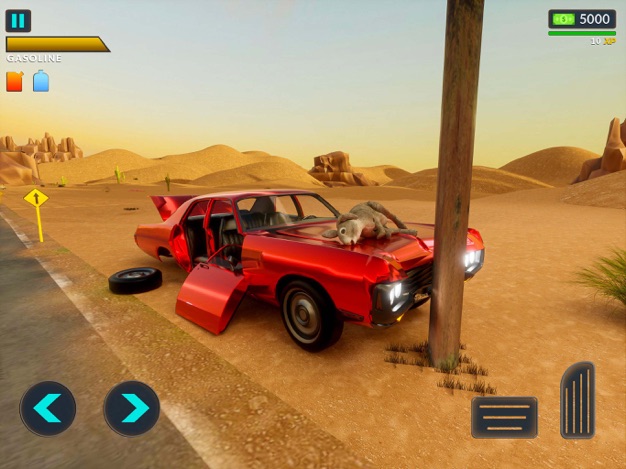Select the orange gasoline can icon
The width and height of the screenshot is (626, 469).
15,82
